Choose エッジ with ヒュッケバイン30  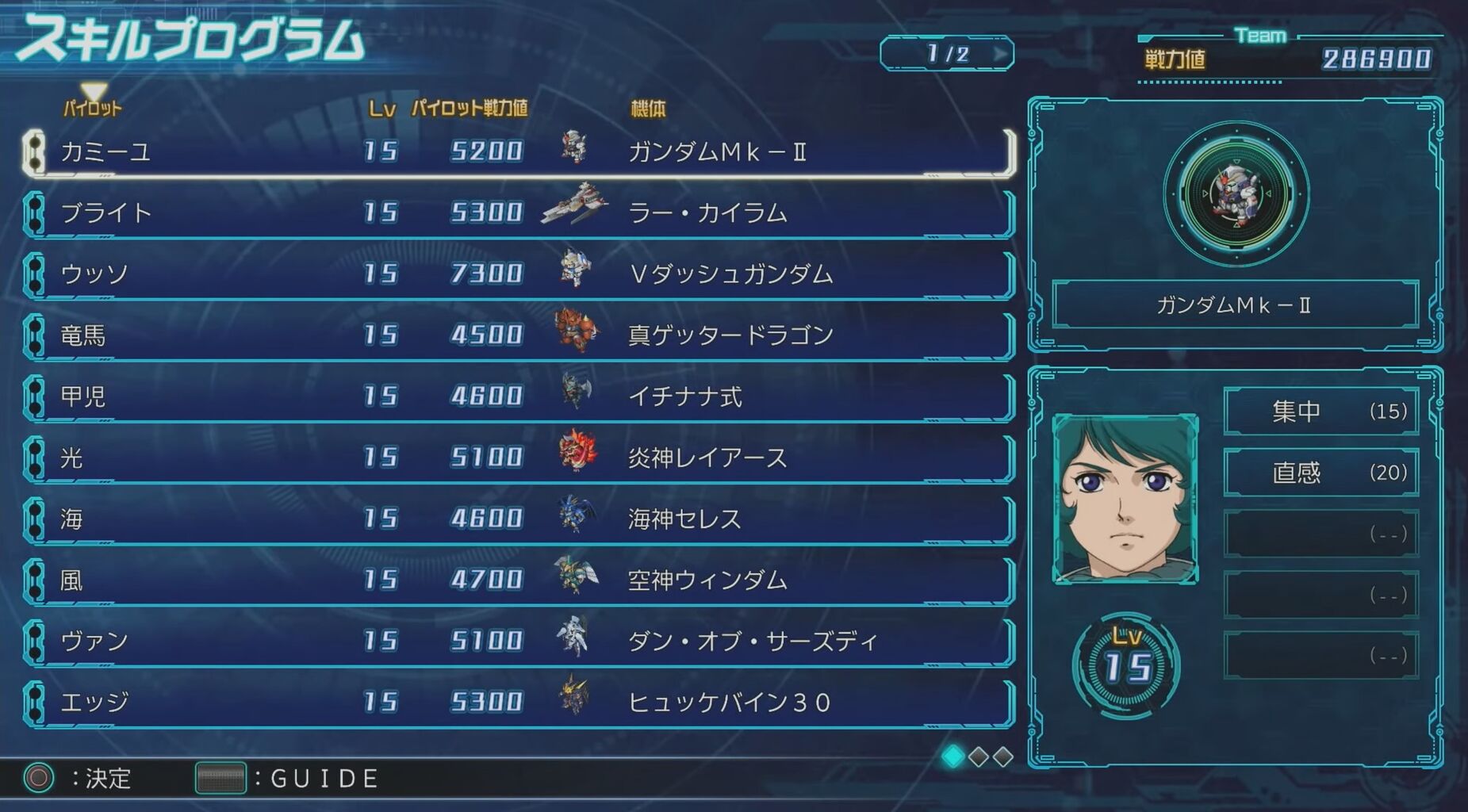coord(516,702)
